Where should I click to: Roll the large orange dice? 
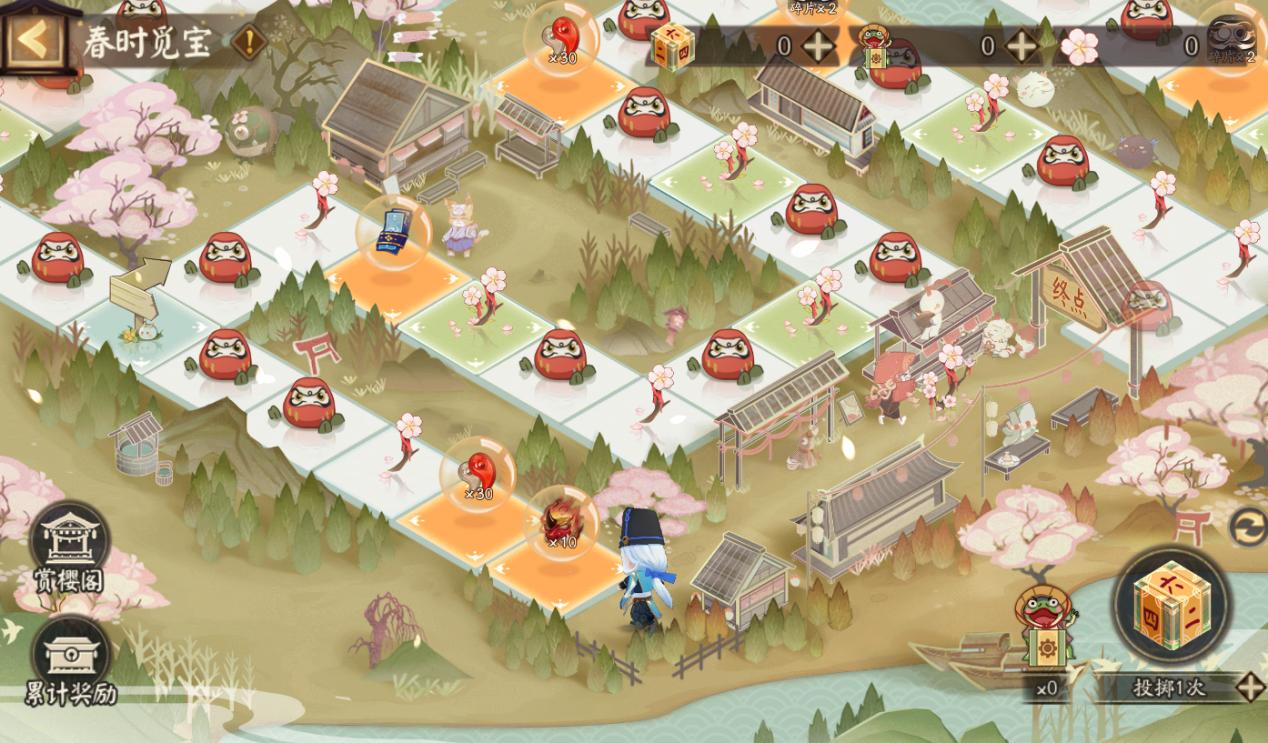(1171, 605)
